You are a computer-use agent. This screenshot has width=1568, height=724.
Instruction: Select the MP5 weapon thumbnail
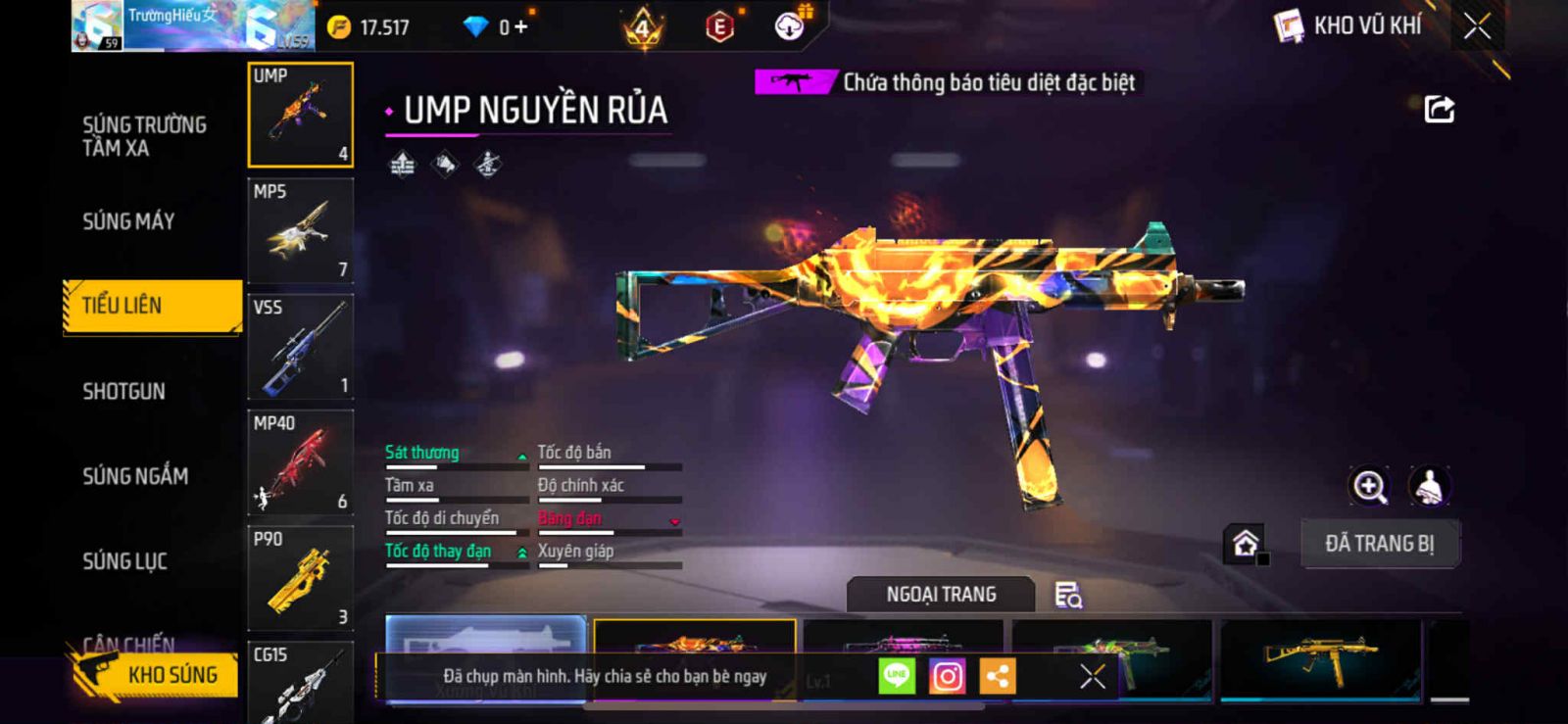pos(300,231)
